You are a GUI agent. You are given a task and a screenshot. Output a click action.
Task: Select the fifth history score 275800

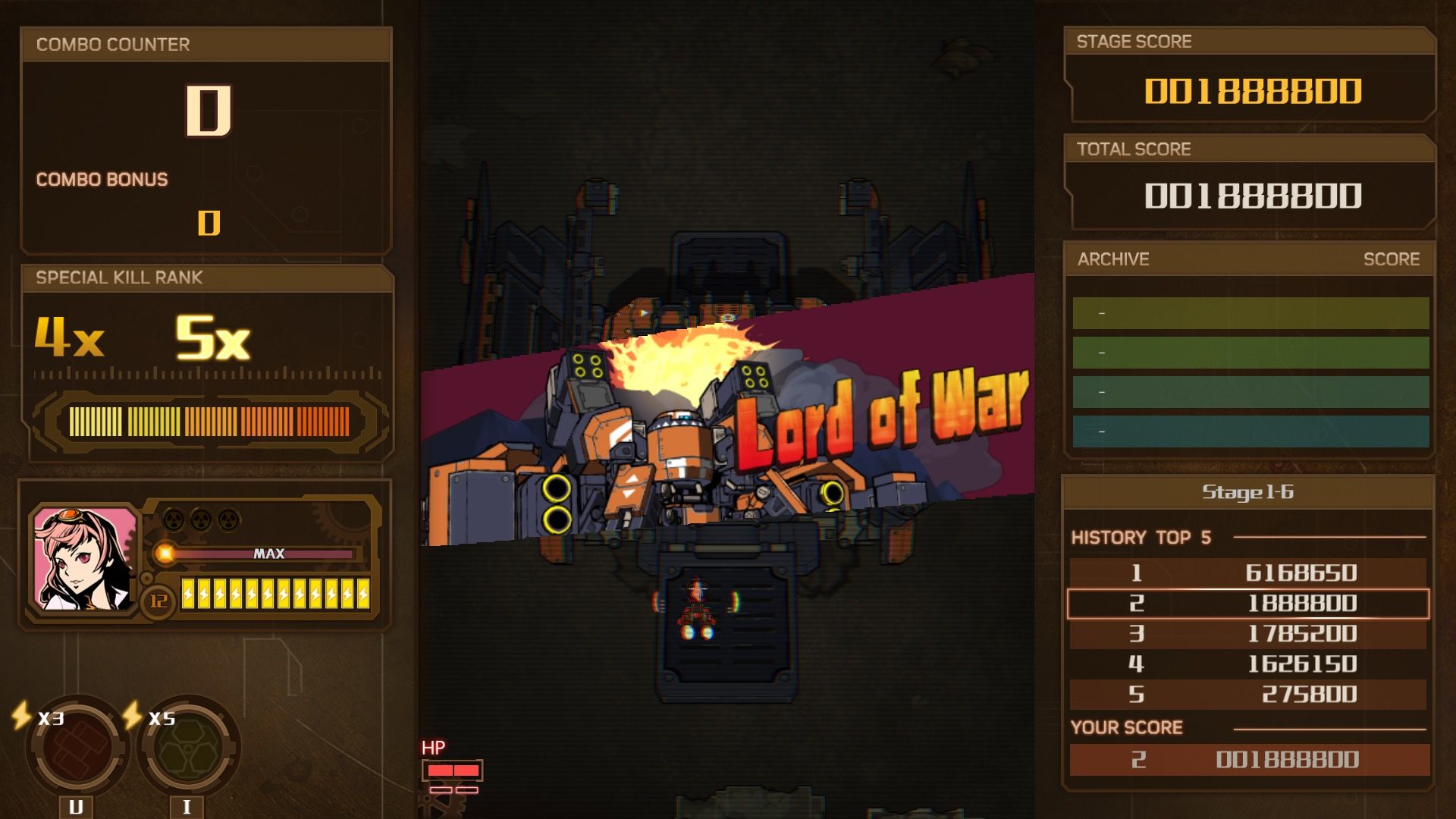[1247, 695]
